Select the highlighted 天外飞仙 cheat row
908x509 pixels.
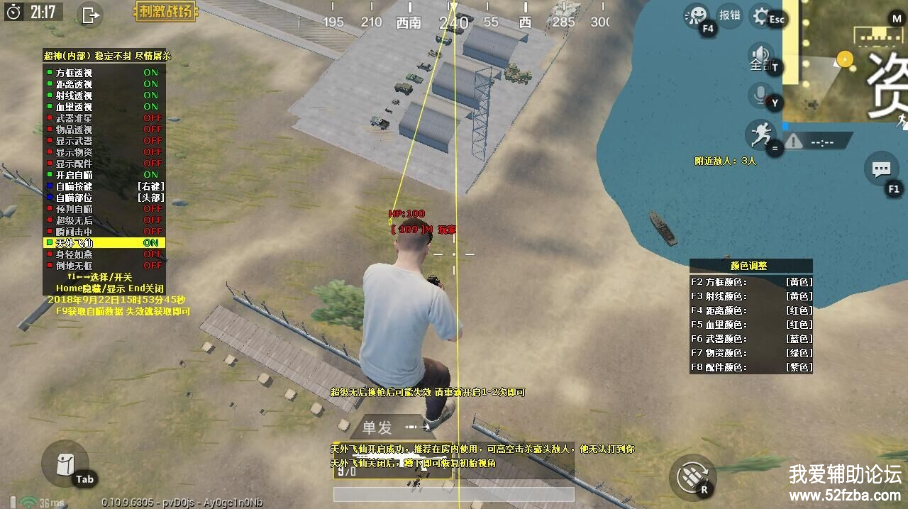coord(102,243)
